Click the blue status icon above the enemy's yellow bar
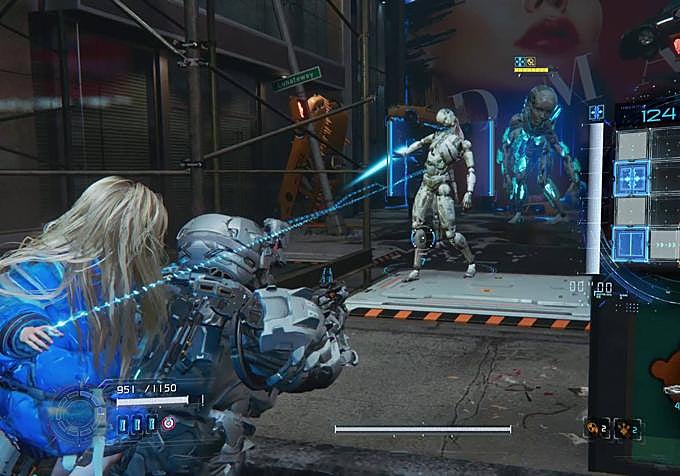 click(520, 61)
